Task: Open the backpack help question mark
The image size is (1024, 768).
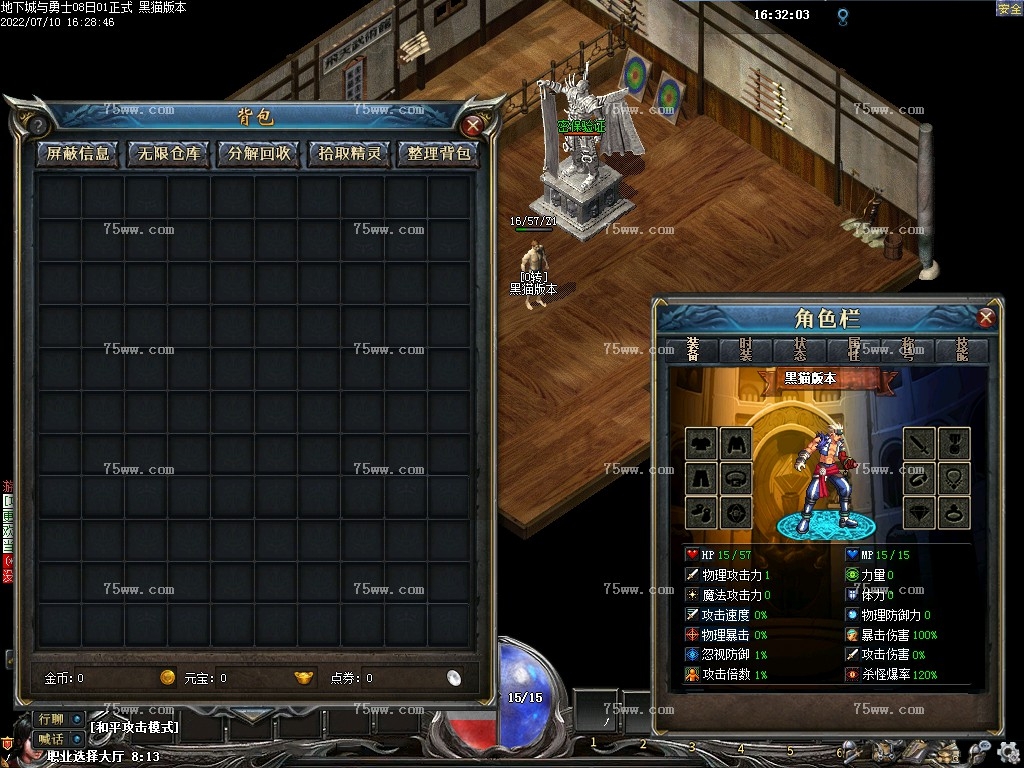Action: pyautogui.click(x=37, y=126)
